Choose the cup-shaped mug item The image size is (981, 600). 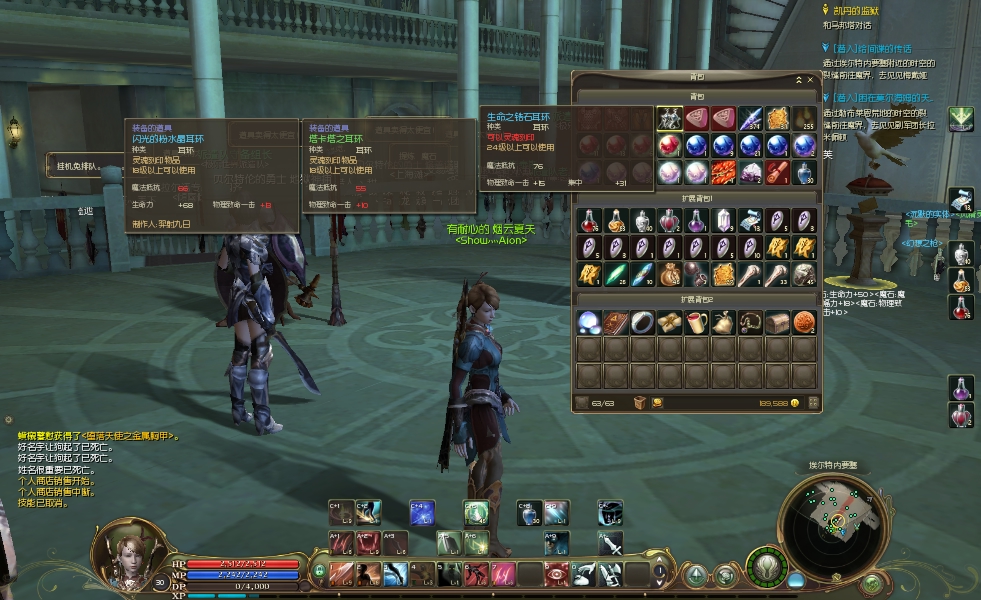click(697, 322)
